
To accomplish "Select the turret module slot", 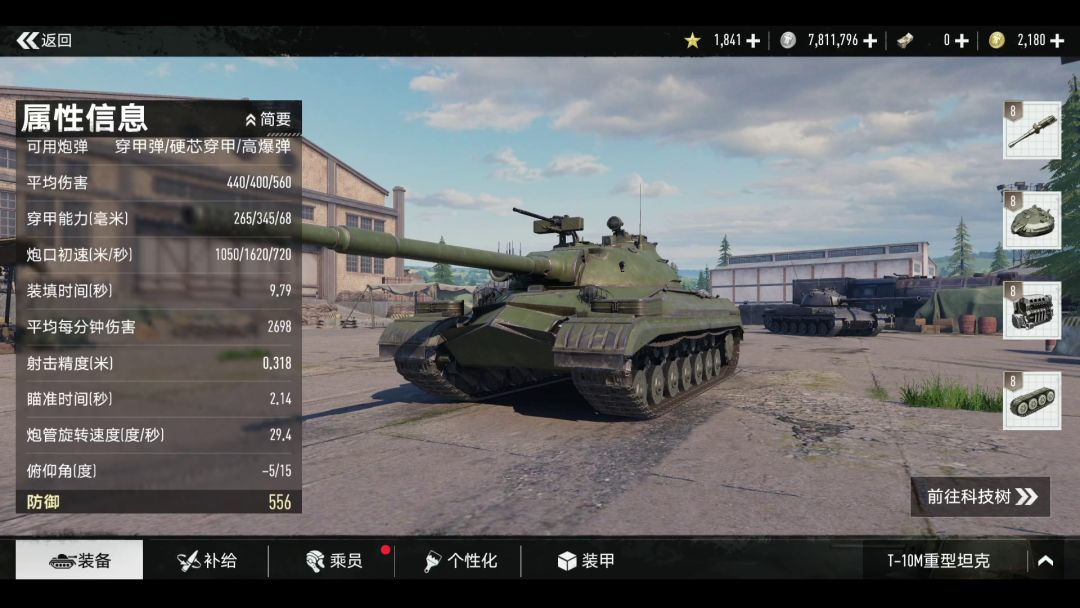I will tap(1032, 221).
